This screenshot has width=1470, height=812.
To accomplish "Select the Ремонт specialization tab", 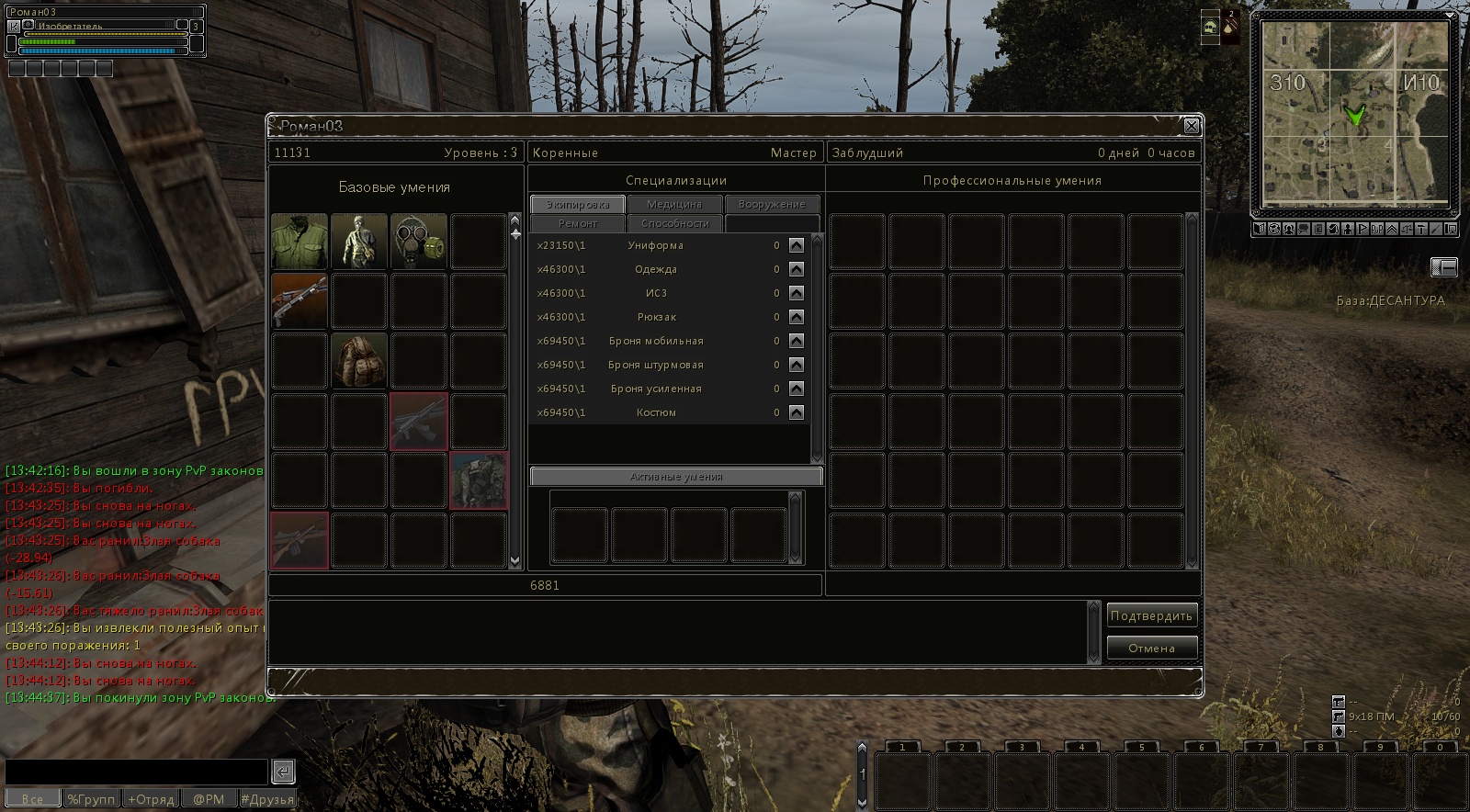I will point(578,223).
